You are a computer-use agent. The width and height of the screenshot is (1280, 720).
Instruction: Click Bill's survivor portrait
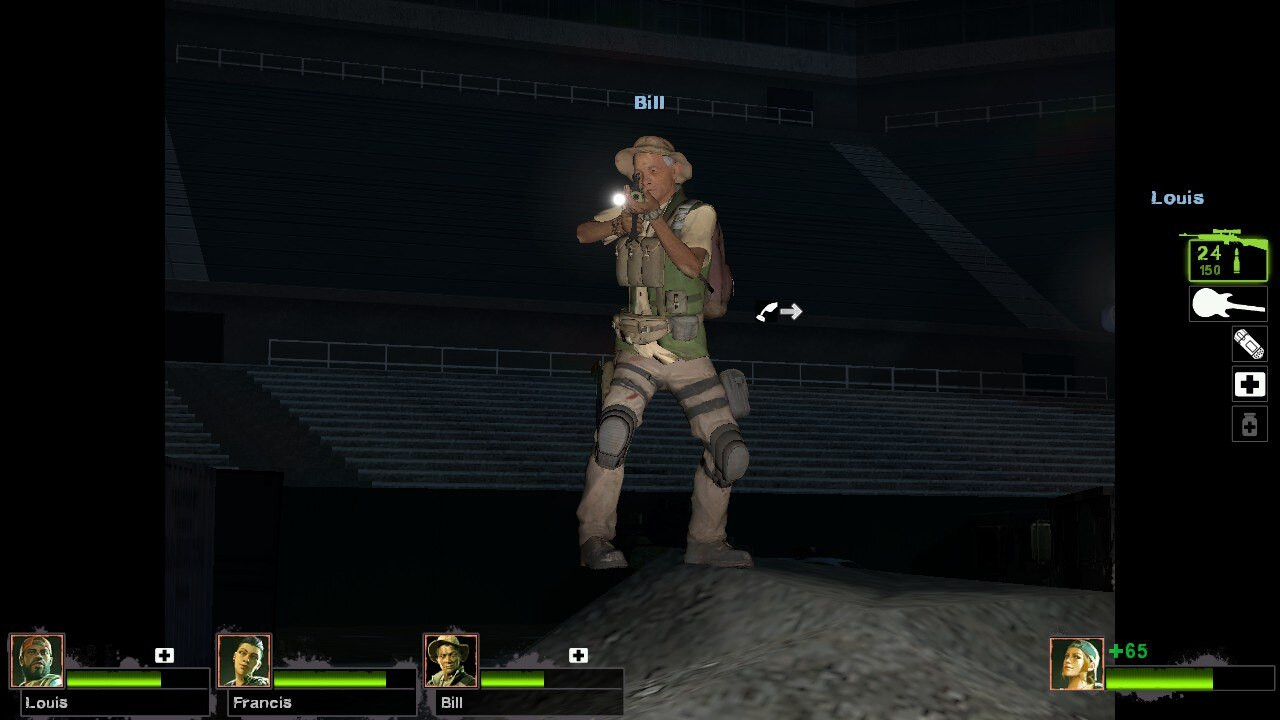tap(451, 659)
